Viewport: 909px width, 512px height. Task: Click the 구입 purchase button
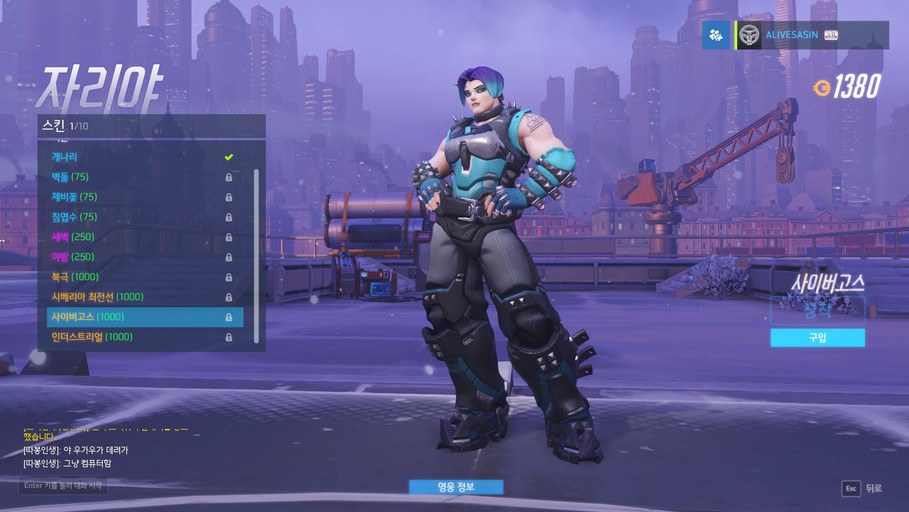click(817, 338)
